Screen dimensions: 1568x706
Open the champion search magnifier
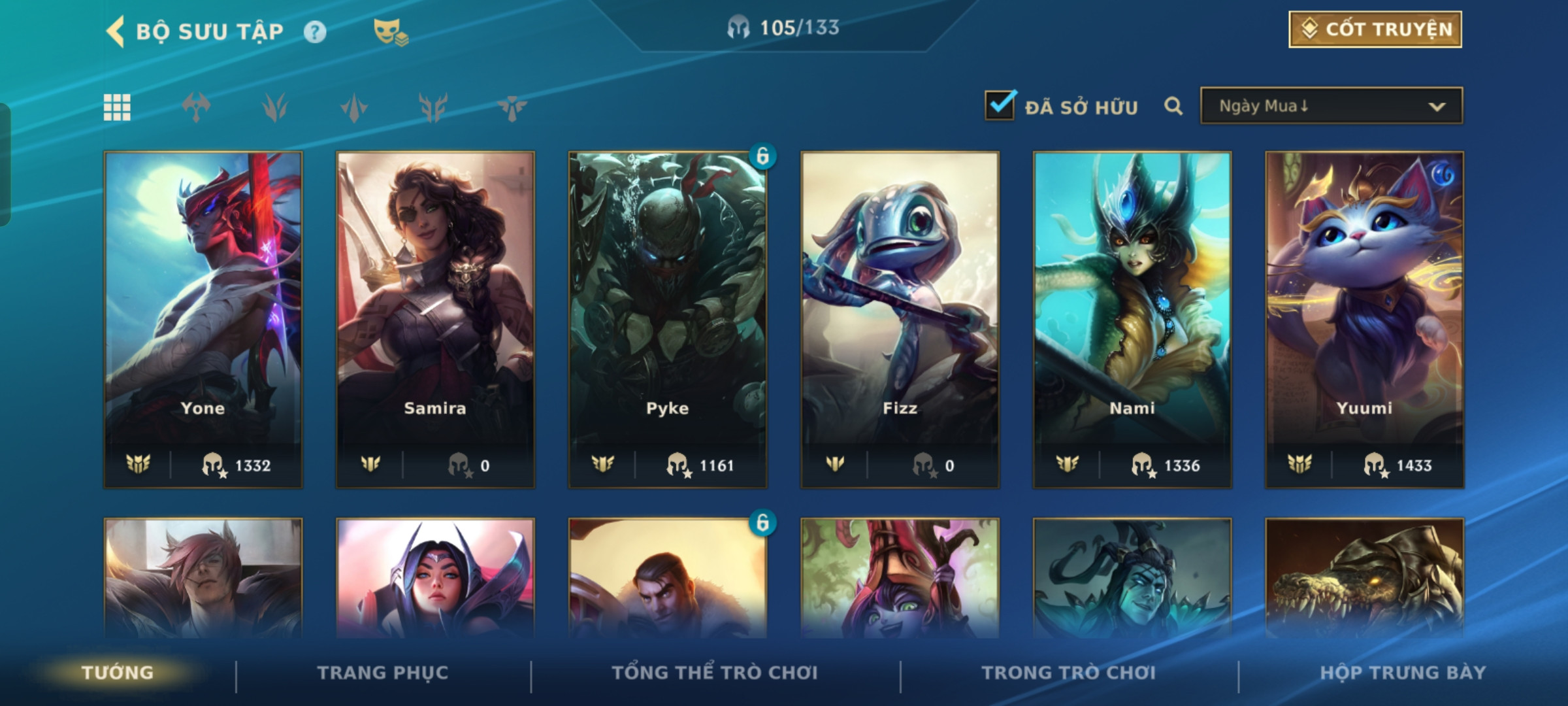click(x=1173, y=106)
